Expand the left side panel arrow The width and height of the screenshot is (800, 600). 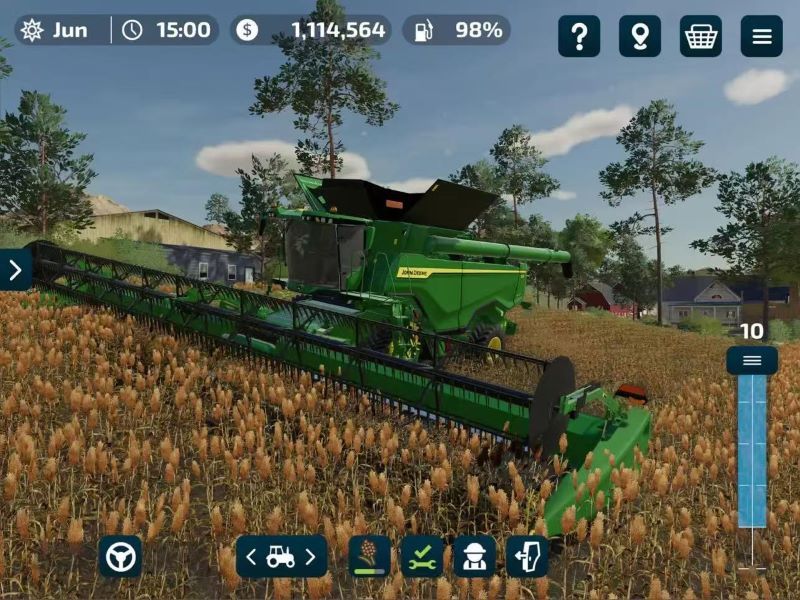click(15, 269)
